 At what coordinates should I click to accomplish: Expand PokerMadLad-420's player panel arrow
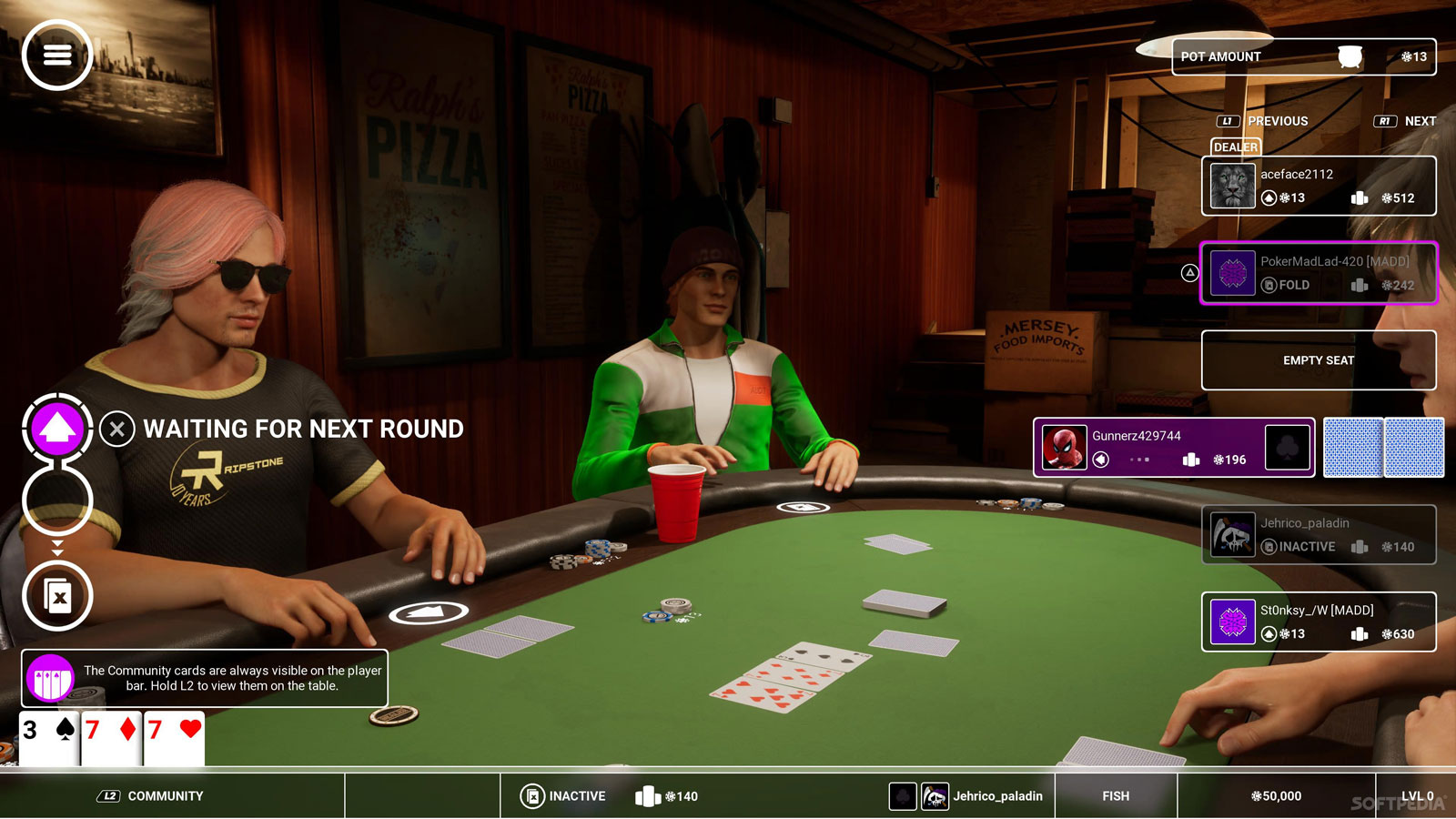coord(1189,270)
